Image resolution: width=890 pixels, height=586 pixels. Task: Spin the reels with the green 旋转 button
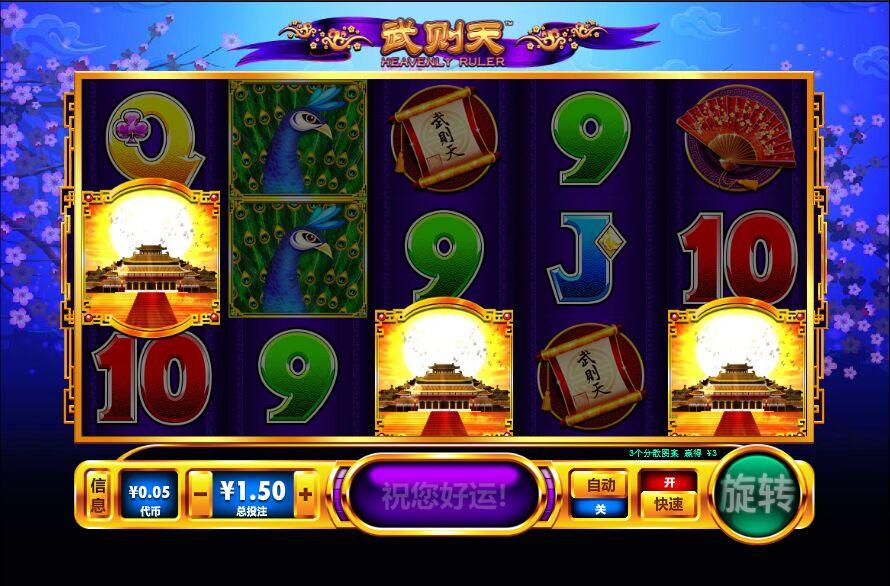pyautogui.click(x=758, y=495)
